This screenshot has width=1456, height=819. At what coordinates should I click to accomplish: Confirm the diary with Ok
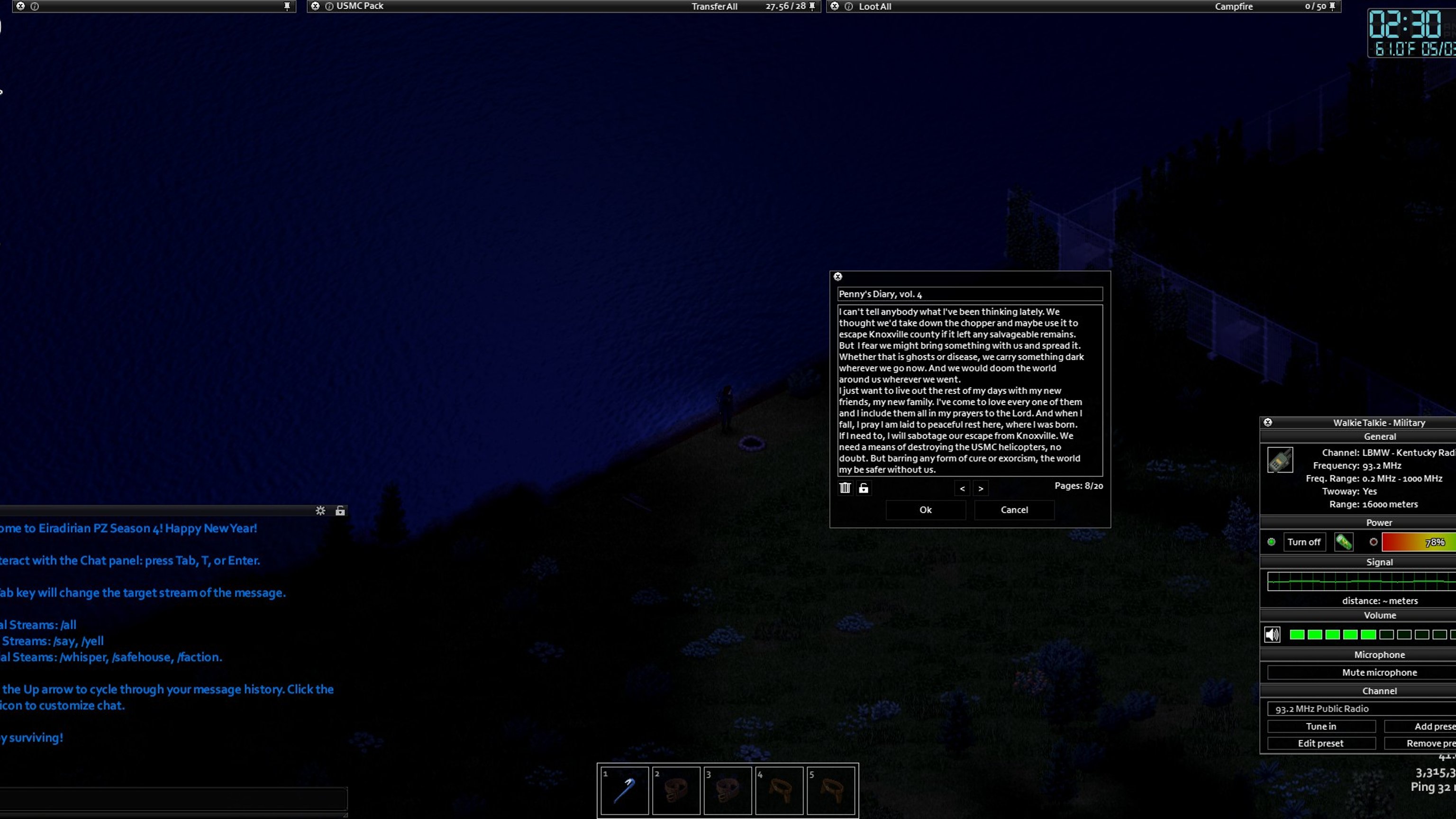pos(925,510)
